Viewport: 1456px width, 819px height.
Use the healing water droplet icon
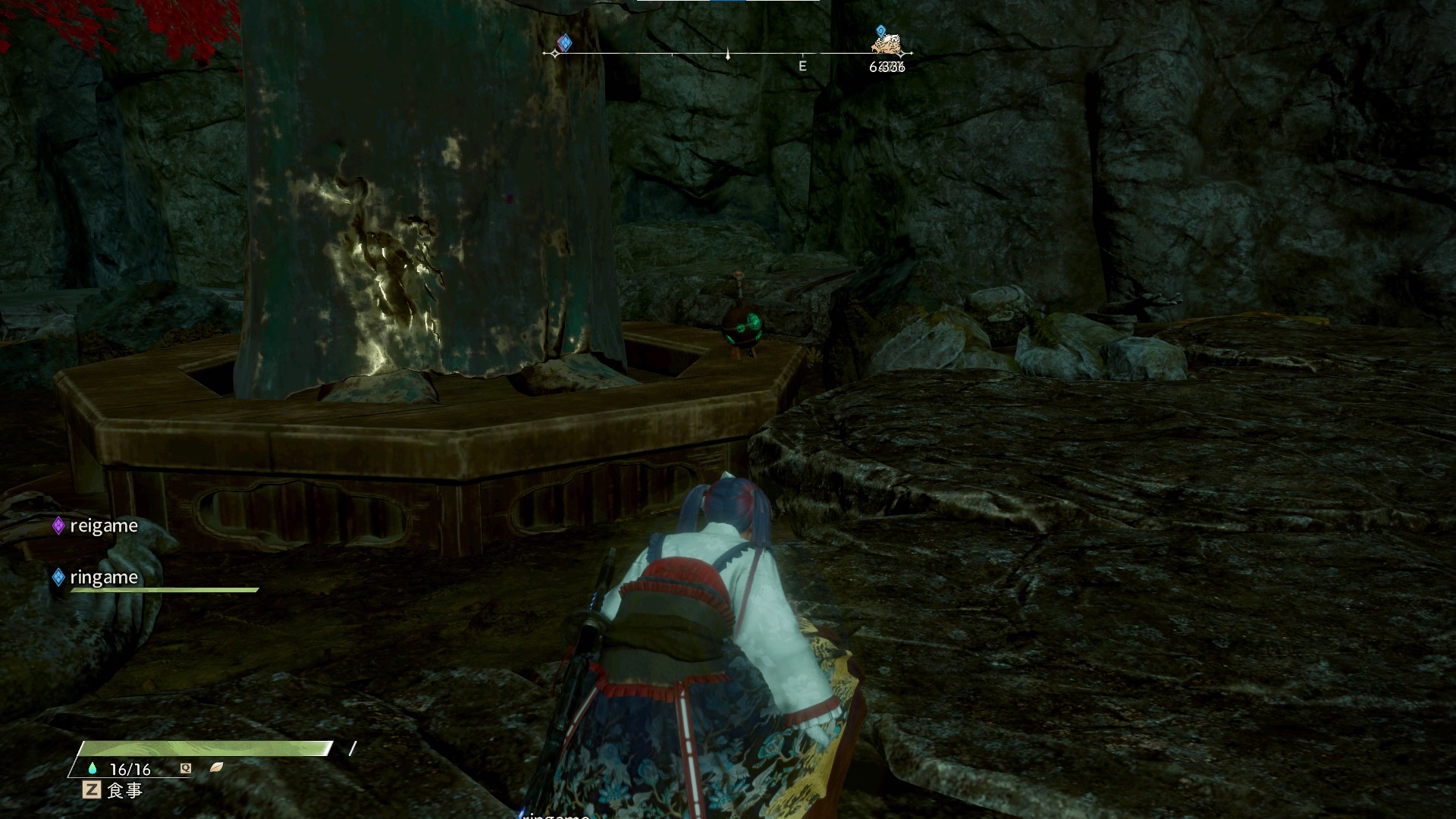pyautogui.click(x=93, y=768)
